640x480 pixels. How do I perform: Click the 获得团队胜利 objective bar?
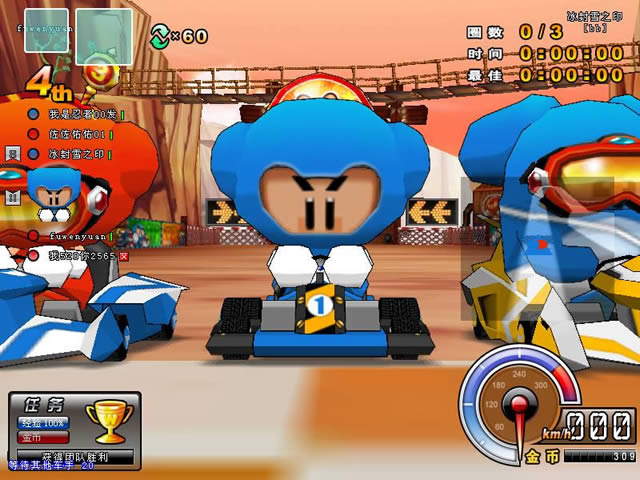click(x=74, y=456)
